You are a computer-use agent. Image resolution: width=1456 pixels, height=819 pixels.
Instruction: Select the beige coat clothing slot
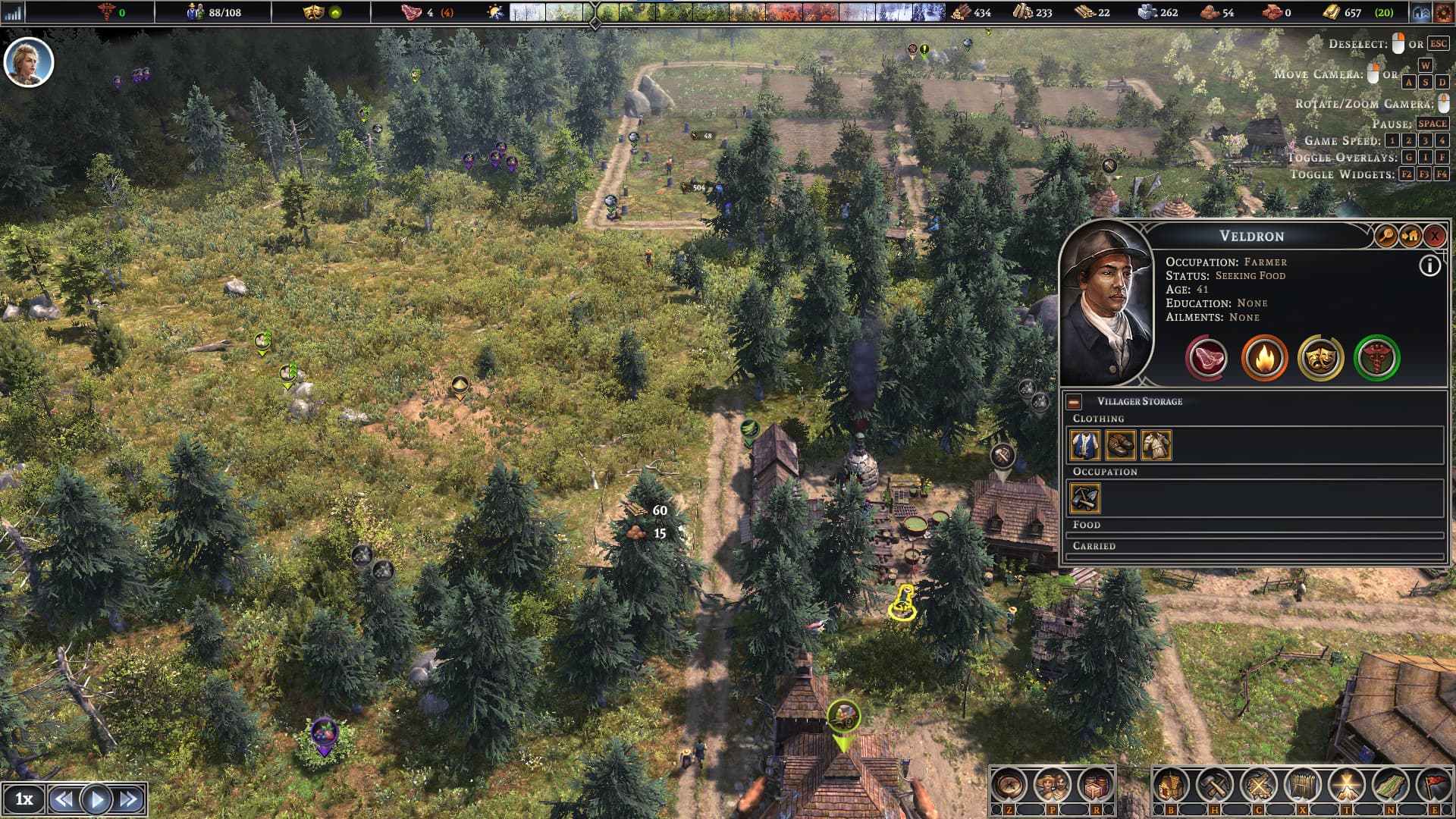(x=1156, y=445)
